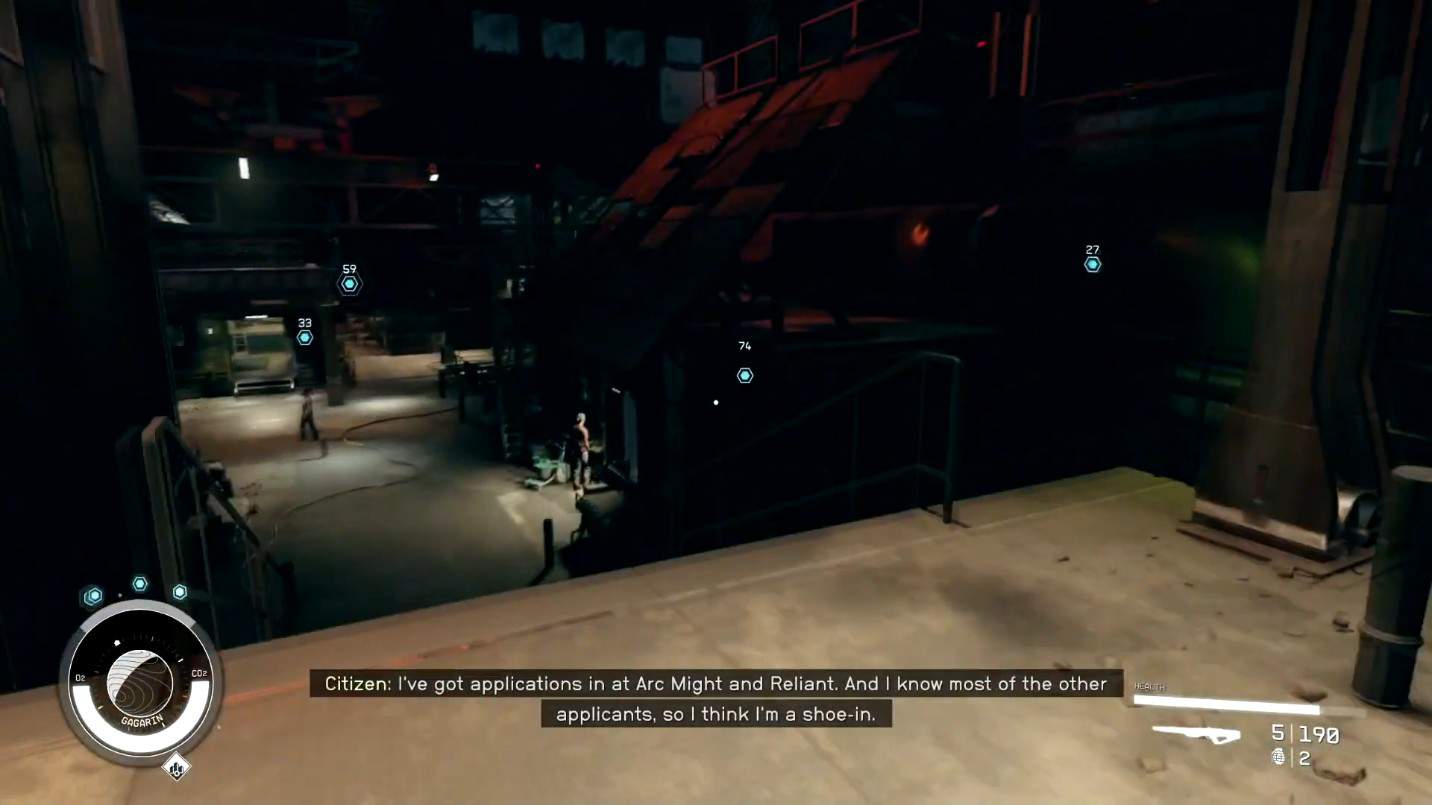Select the objective marker showing distance 59

pos(349,284)
